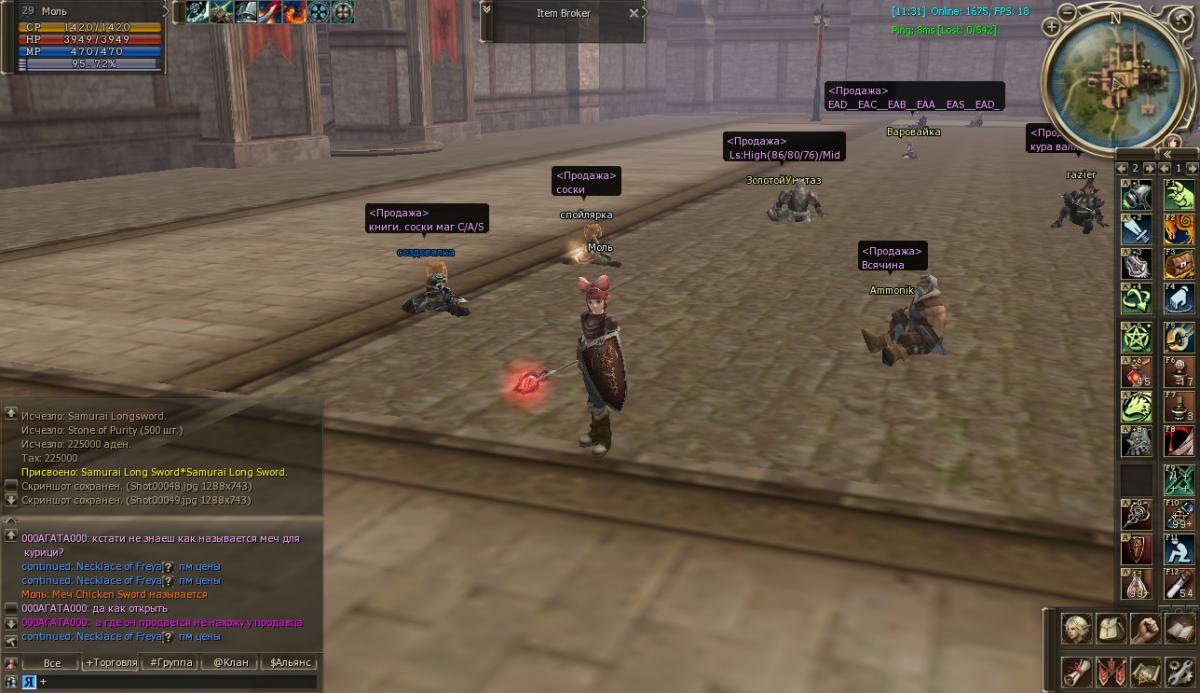Zoom in the minimap with plus button
Image resolution: width=1200 pixels, height=693 pixels.
tap(1051, 27)
